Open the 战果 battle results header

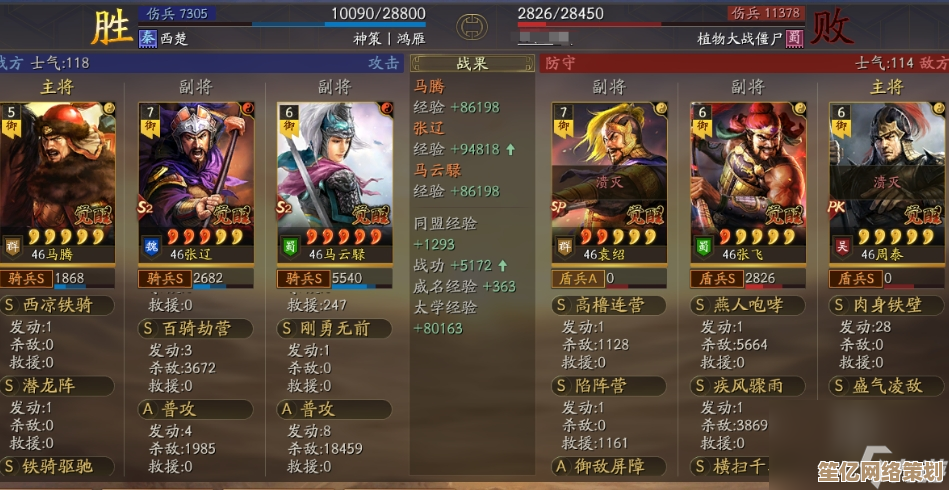pos(471,64)
